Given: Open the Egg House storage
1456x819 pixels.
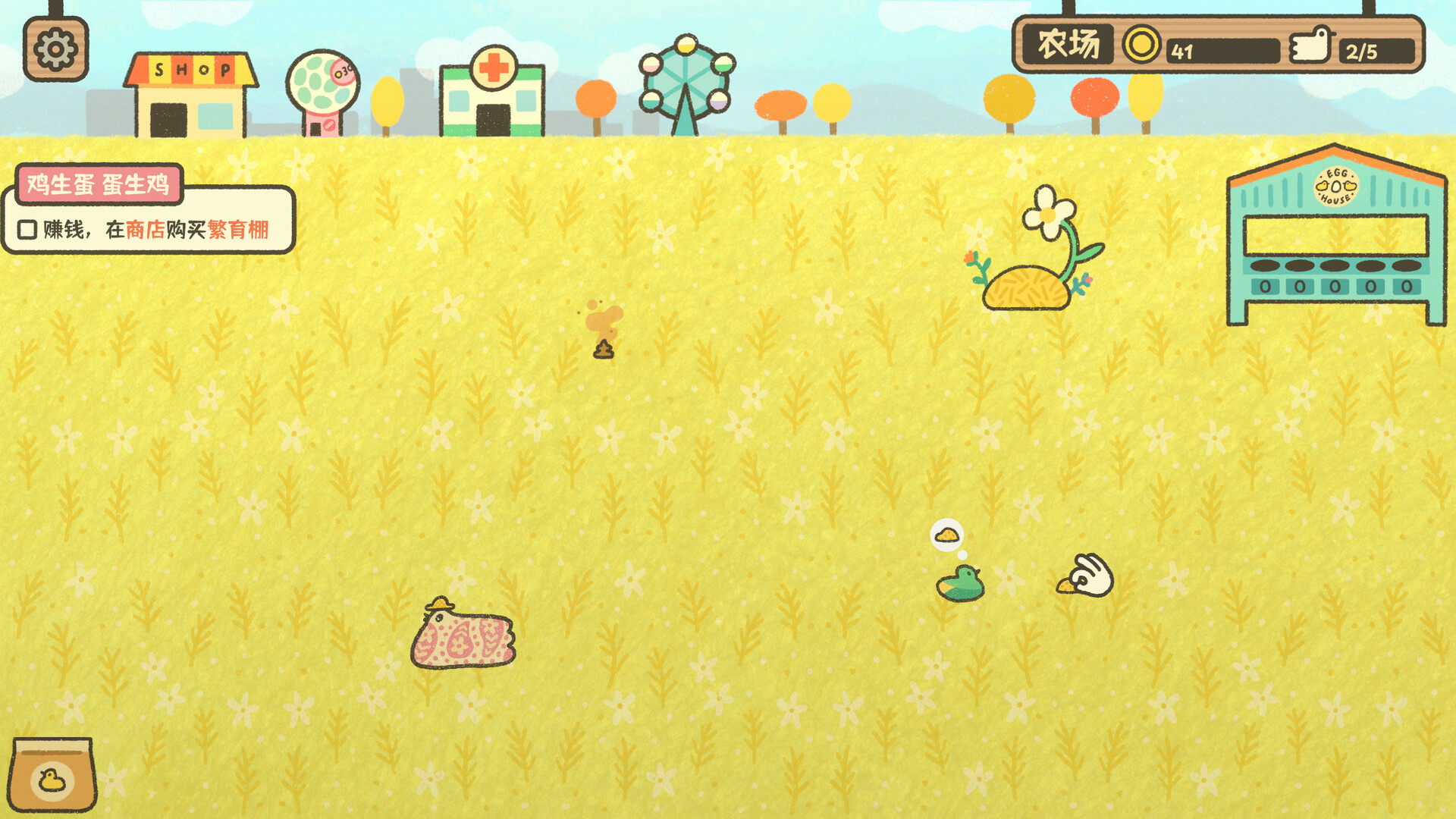Looking at the screenshot, I should (x=1335, y=227).
